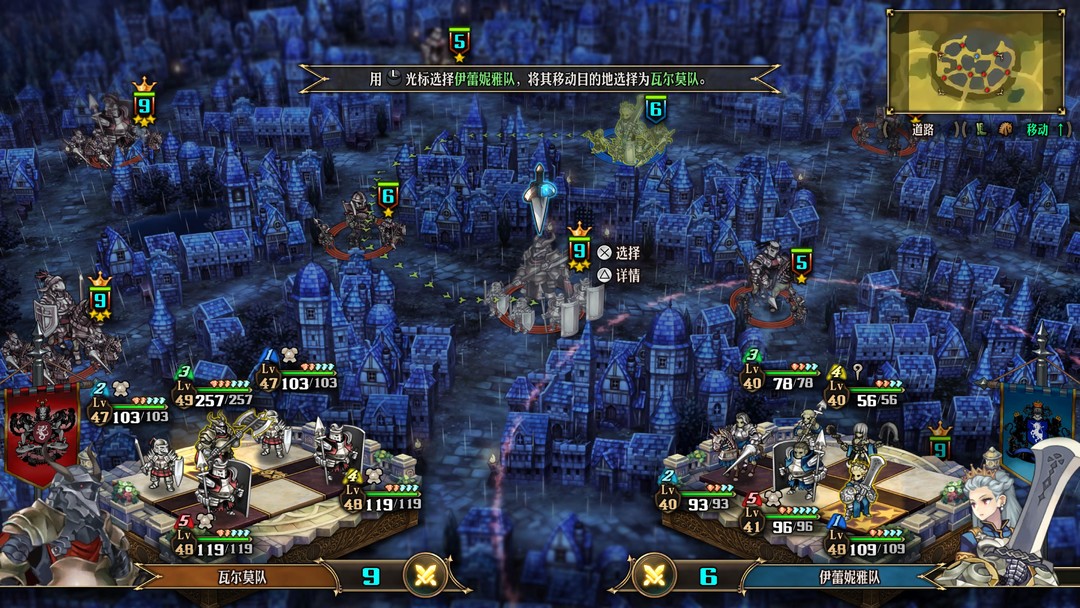Image resolution: width=1080 pixels, height=608 pixels.
Task: Click the crossed swords icon beside 瓦尔莫队
Action: (423, 576)
